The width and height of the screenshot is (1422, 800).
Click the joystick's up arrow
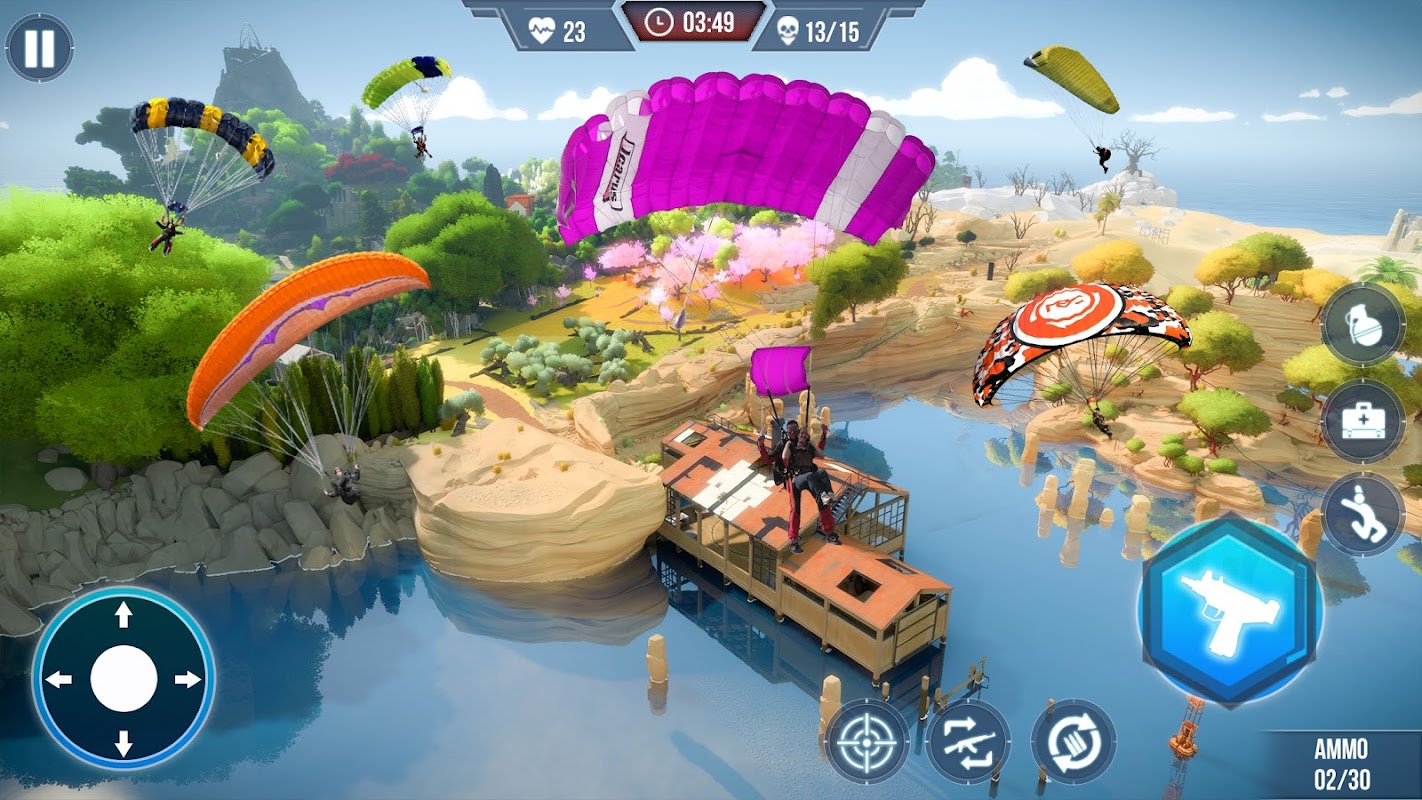point(124,616)
